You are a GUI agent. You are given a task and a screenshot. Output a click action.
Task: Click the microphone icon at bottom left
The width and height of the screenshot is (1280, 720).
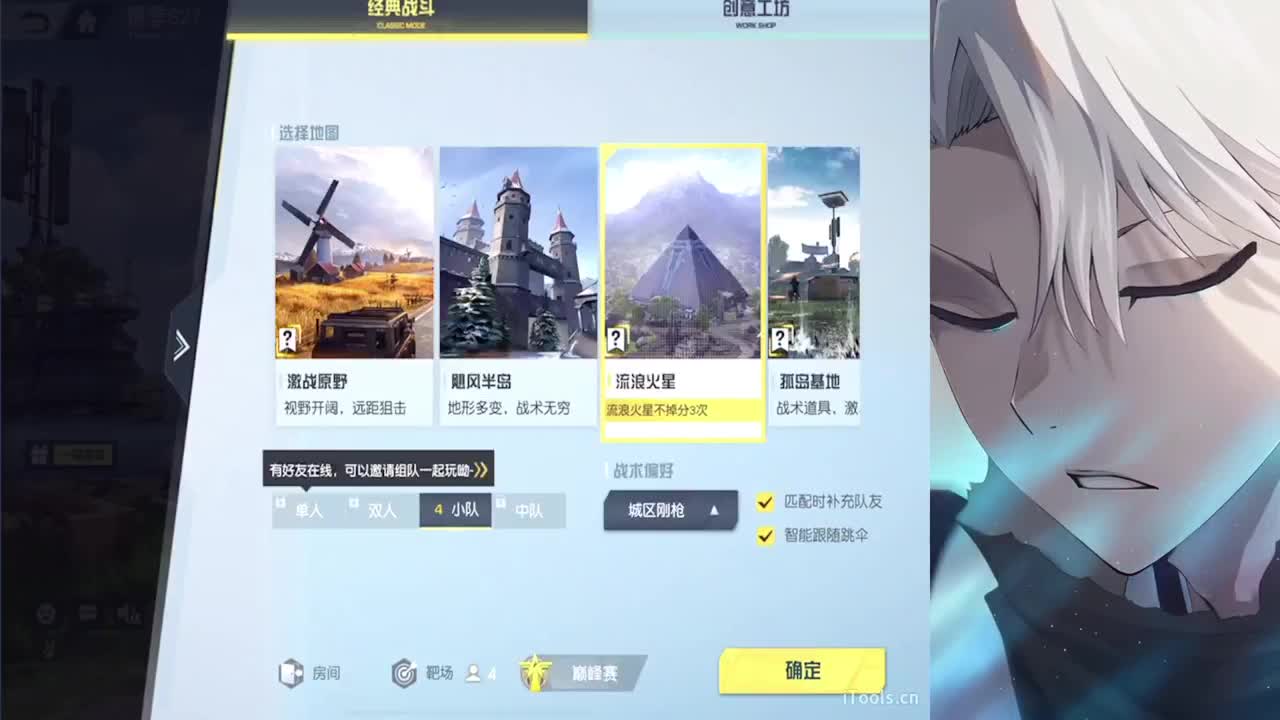[x=129, y=613]
